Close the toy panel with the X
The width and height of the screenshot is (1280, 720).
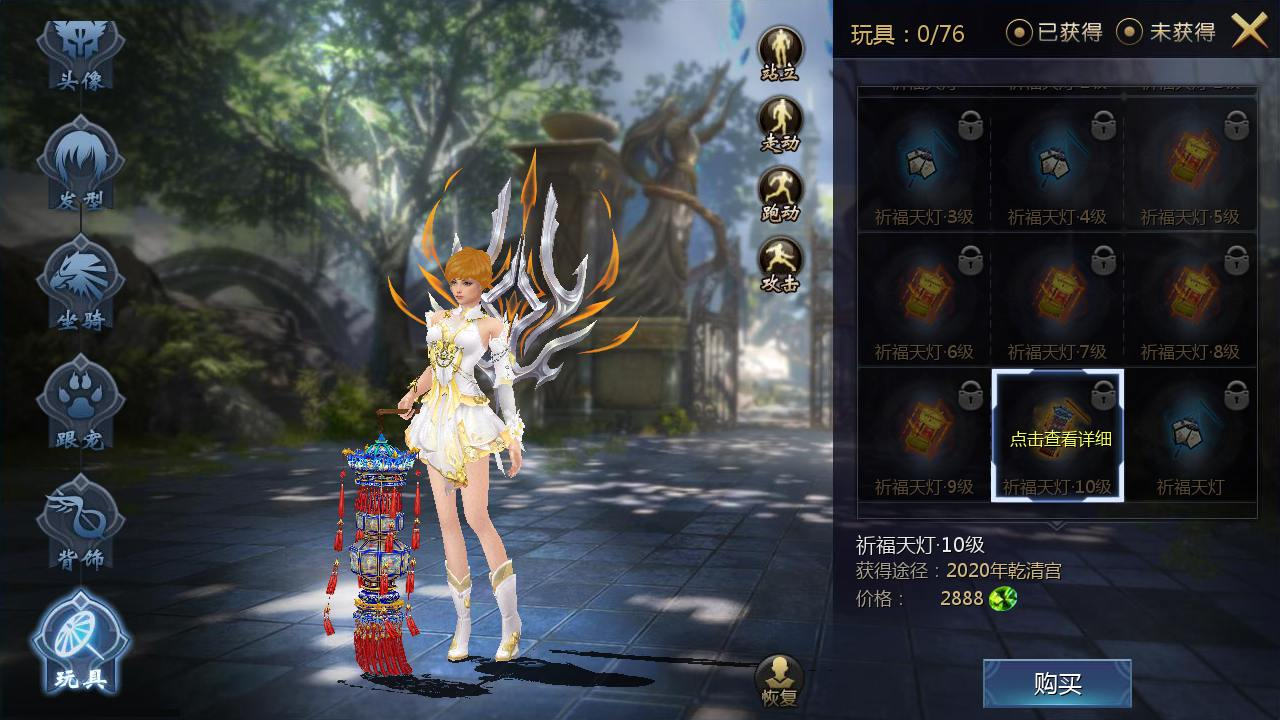tap(1249, 31)
